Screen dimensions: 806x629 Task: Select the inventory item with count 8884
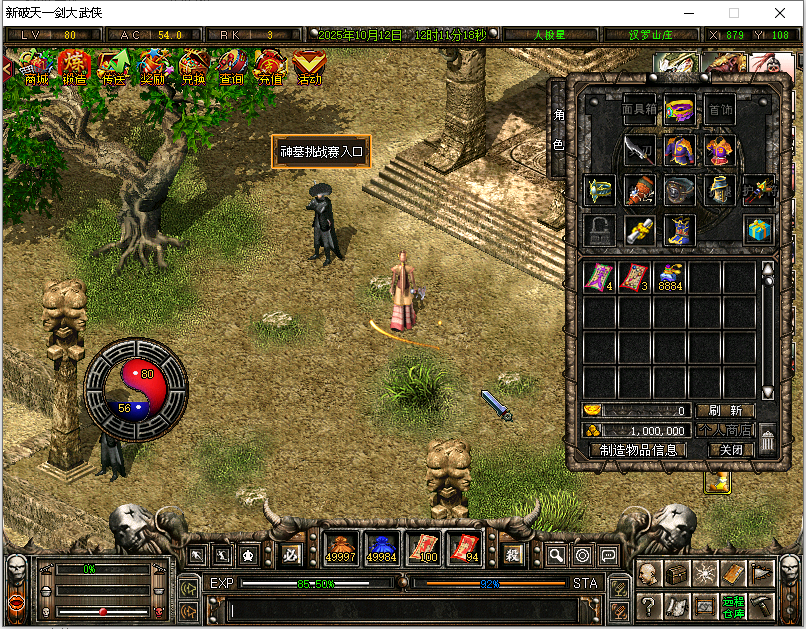(669, 278)
